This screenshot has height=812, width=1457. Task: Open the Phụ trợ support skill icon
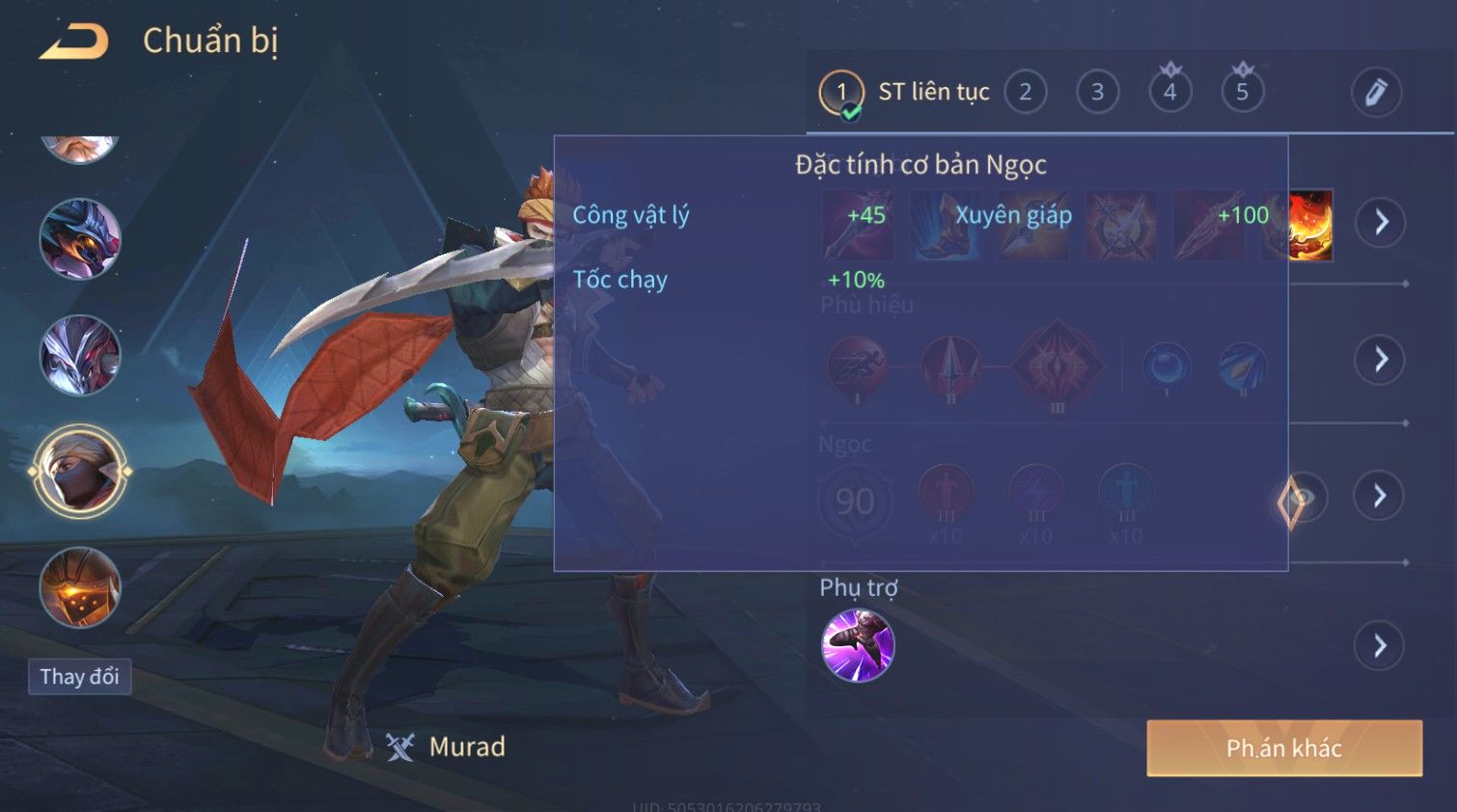pyautogui.click(x=857, y=645)
